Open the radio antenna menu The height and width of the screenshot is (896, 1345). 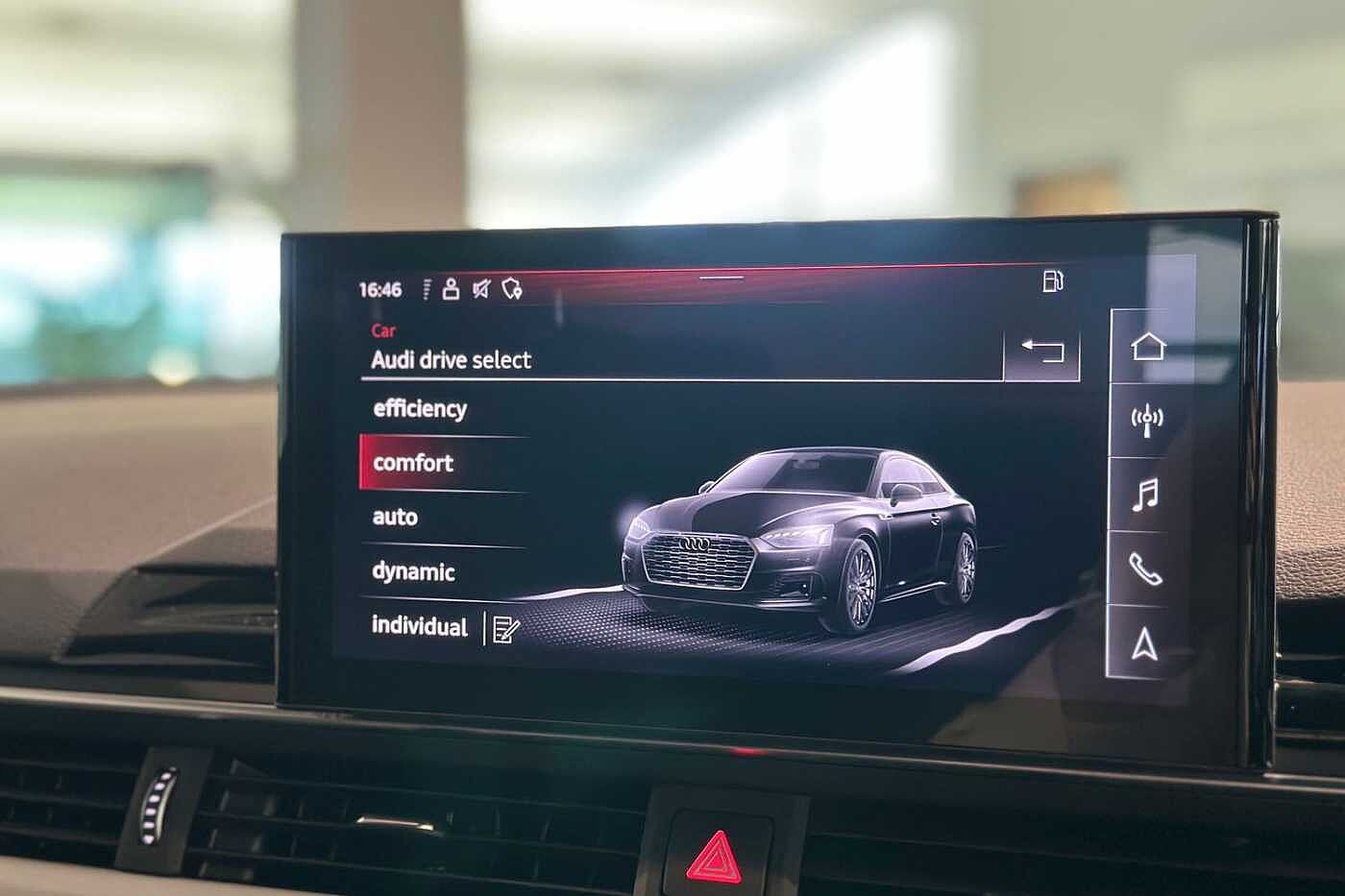(x=1146, y=420)
